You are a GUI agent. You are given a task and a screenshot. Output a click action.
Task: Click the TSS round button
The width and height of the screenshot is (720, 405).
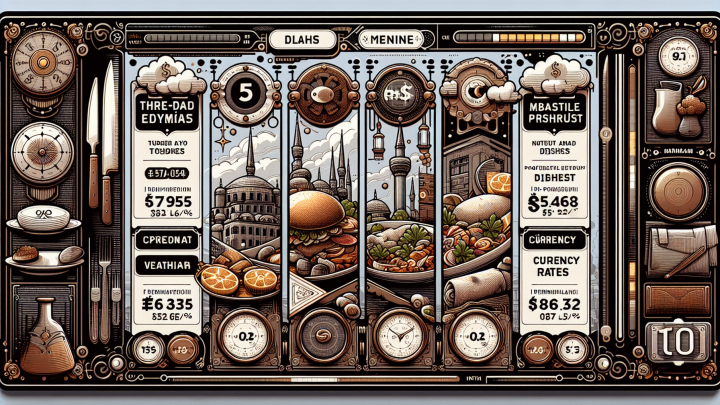(x=146, y=349)
